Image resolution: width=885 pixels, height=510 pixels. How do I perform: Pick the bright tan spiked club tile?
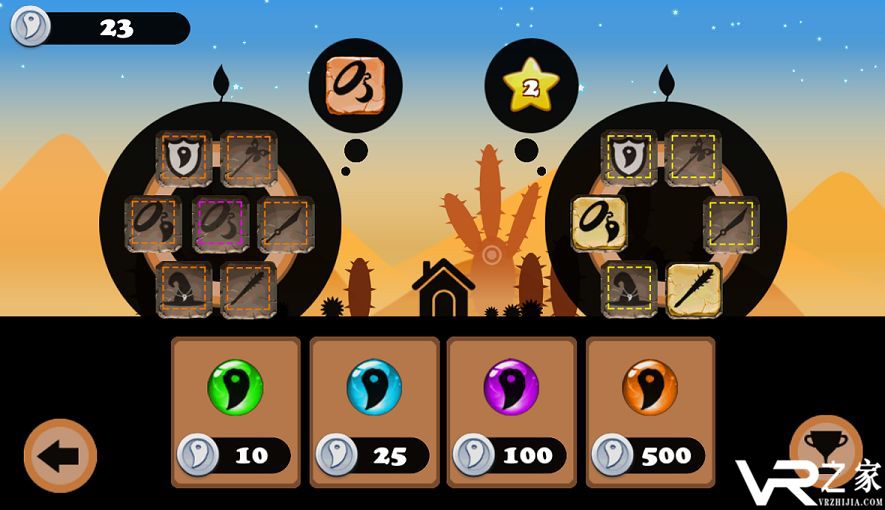tap(694, 290)
